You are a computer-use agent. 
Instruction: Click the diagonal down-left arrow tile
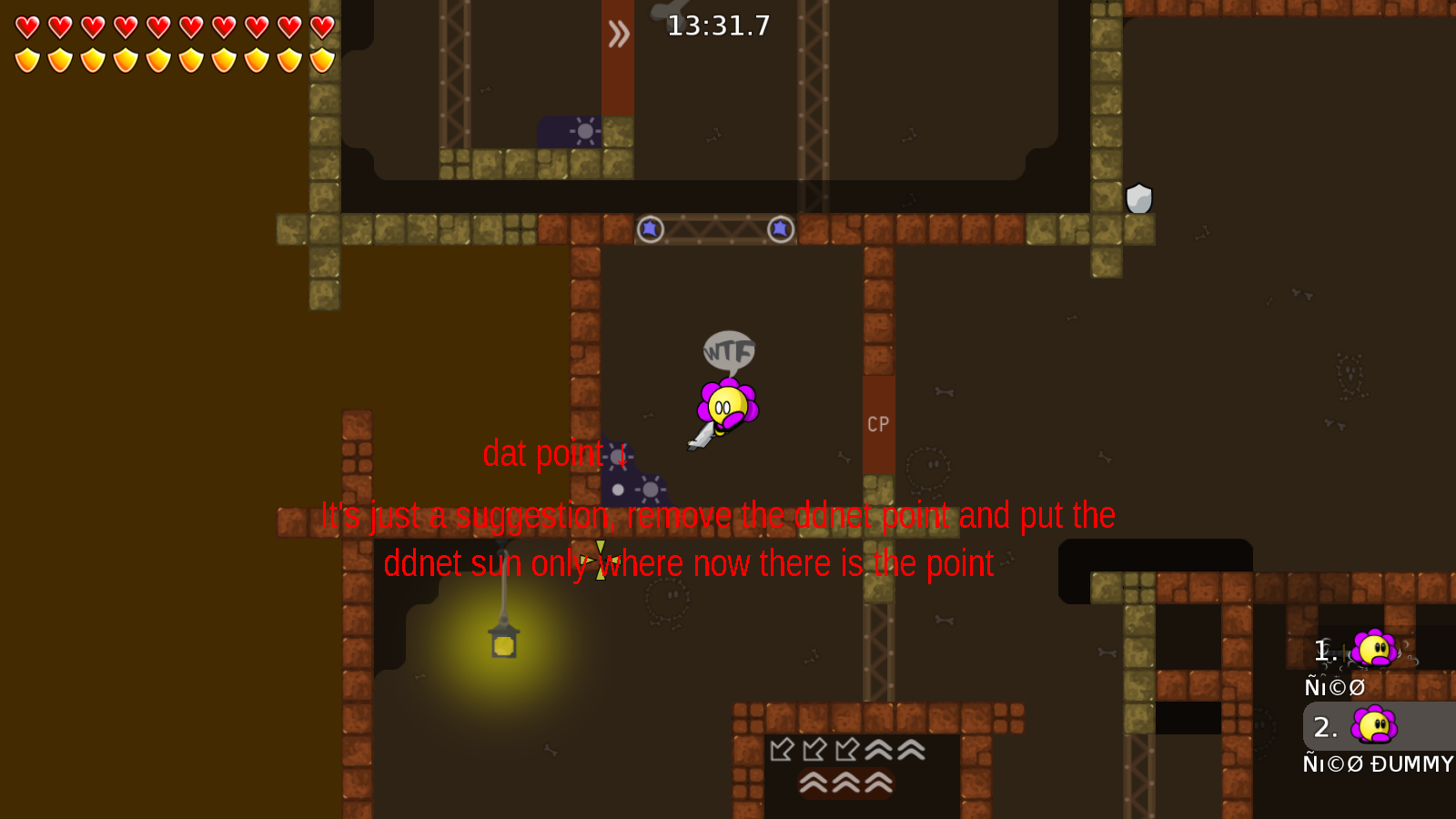pos(782,751)
